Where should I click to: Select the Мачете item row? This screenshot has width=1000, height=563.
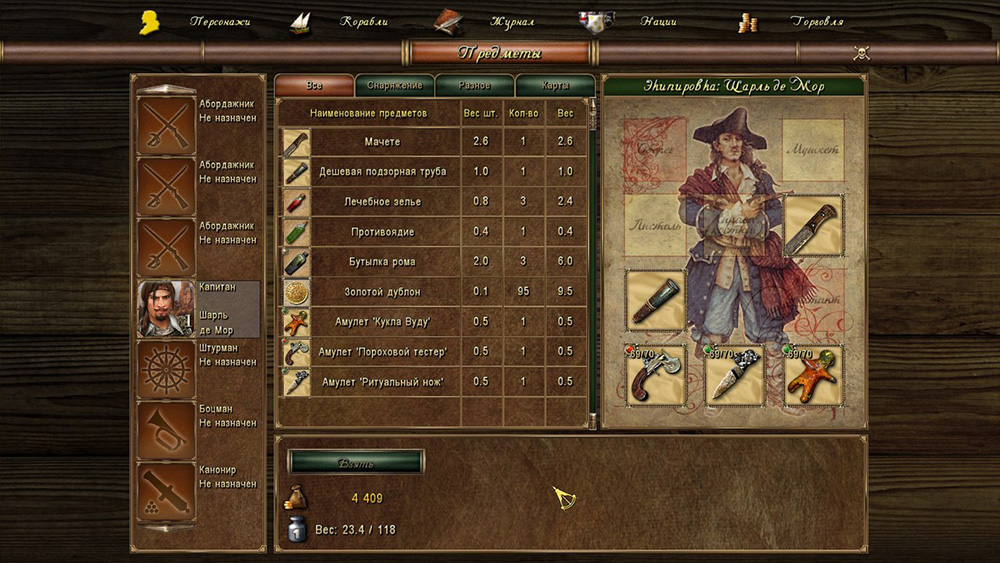point(368,142)
